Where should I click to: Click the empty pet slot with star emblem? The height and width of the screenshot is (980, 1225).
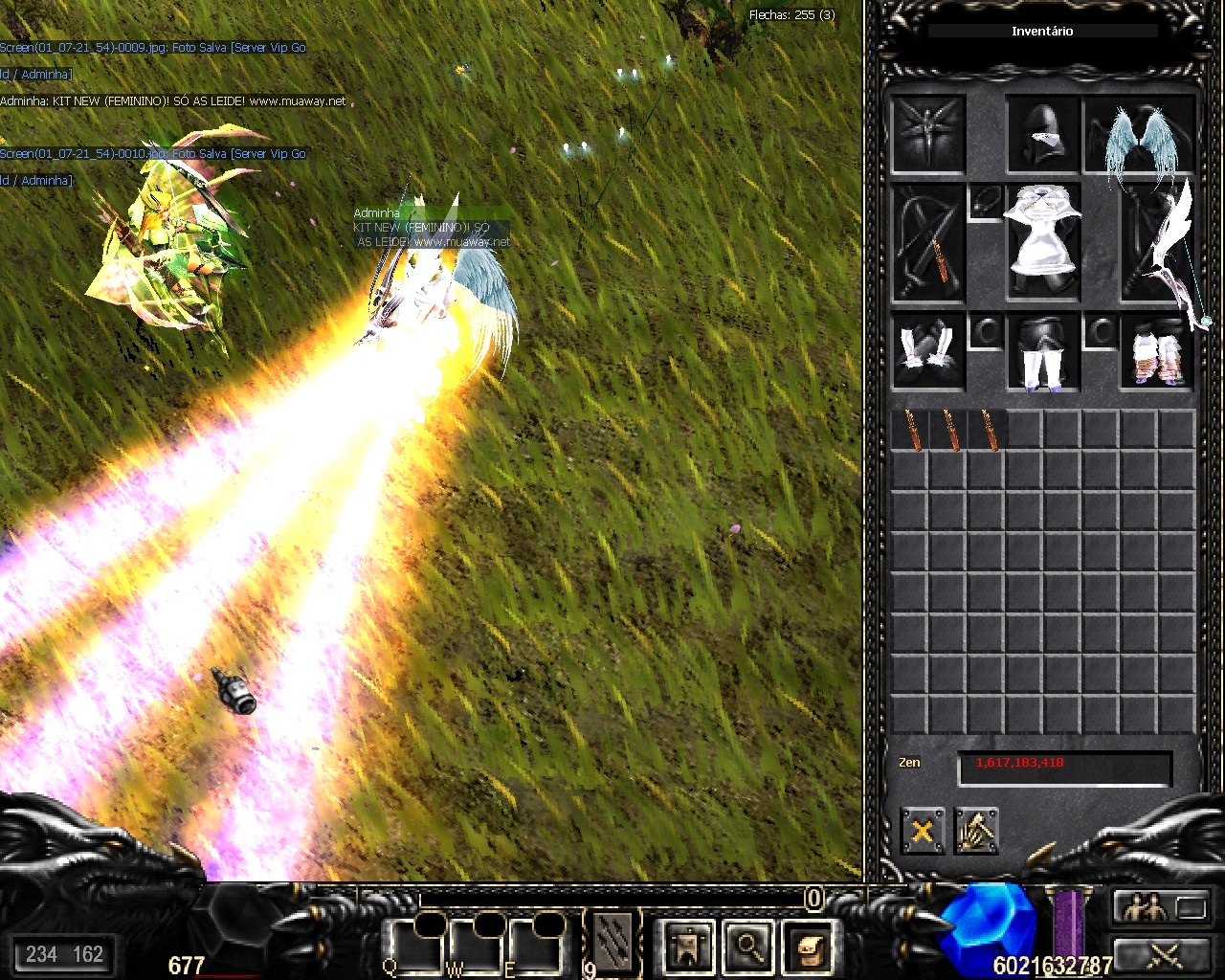(x=927, y=134)
